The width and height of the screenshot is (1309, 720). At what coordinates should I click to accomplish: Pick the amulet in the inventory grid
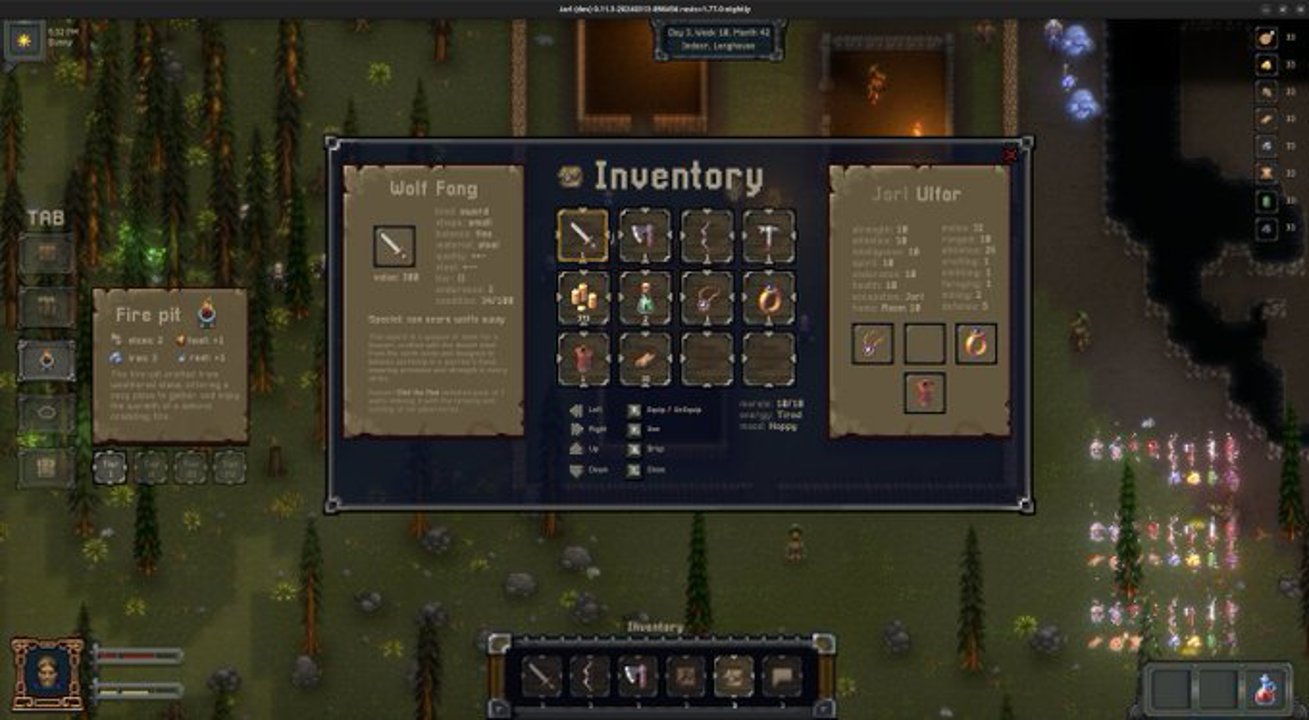(707, 297)
